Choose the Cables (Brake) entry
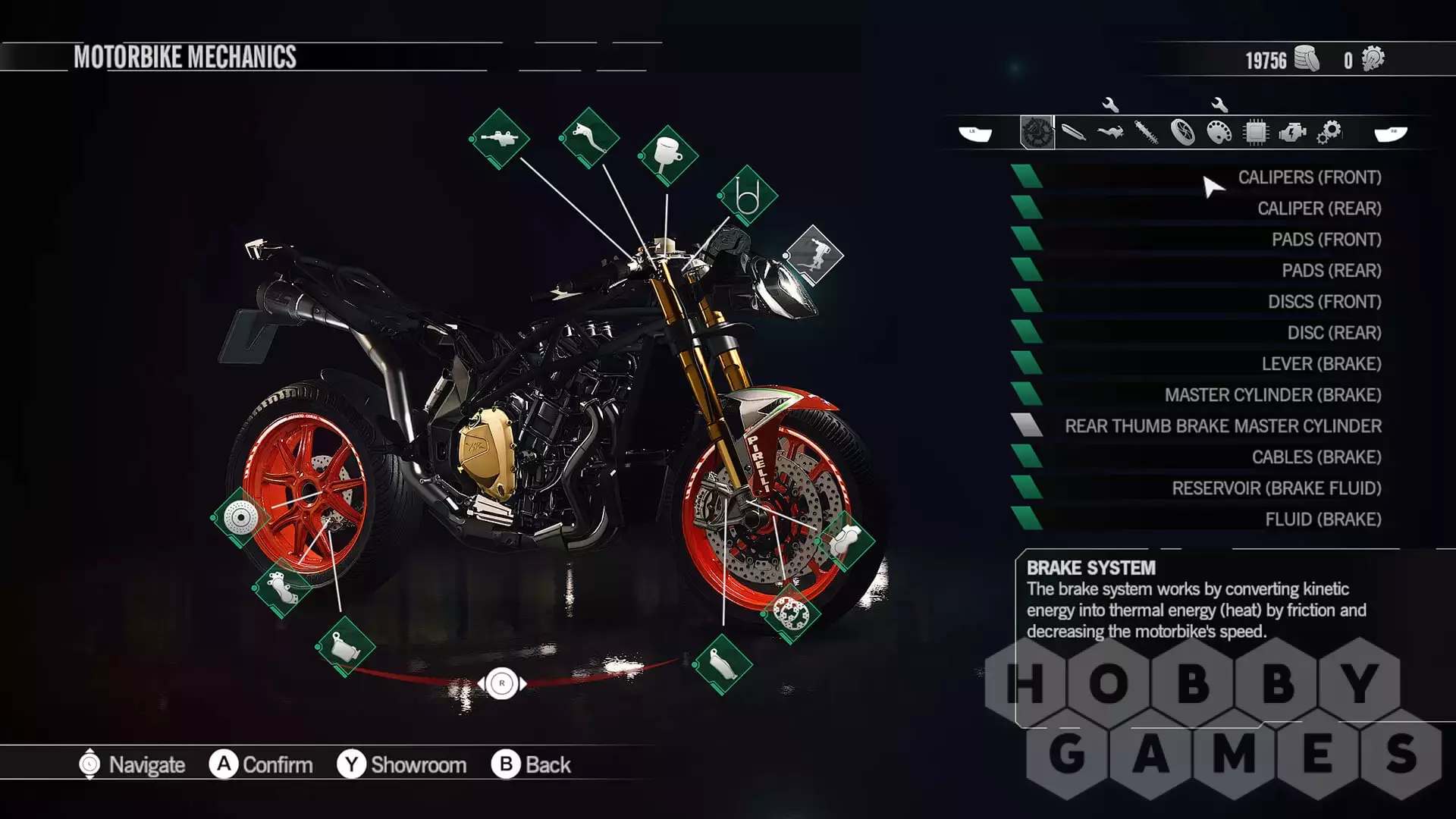The image size is (1456, 819). coord(1316,457)
